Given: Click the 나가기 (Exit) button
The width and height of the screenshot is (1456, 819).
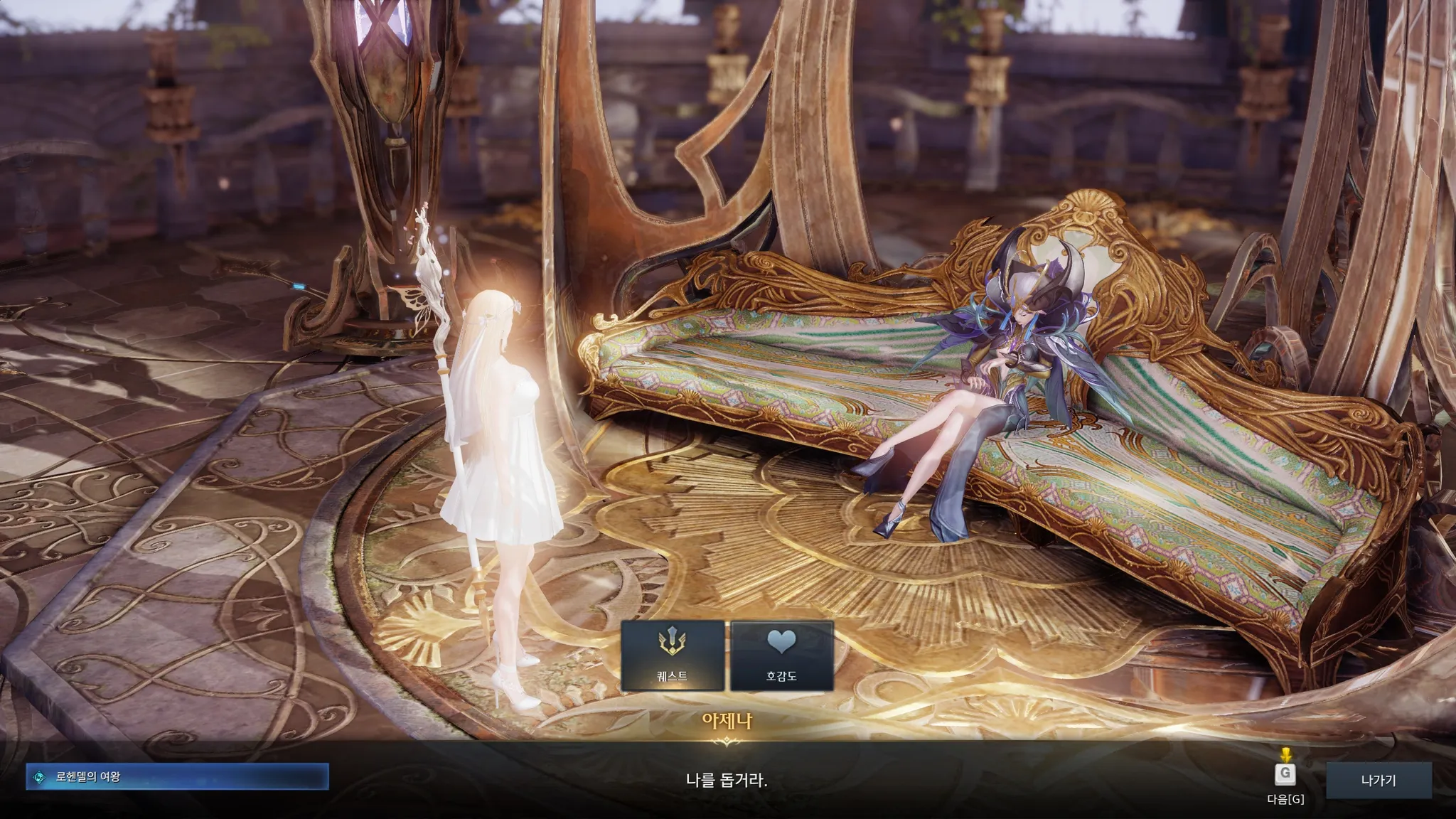Looking at the screenshot, I should pos(1378,780).
